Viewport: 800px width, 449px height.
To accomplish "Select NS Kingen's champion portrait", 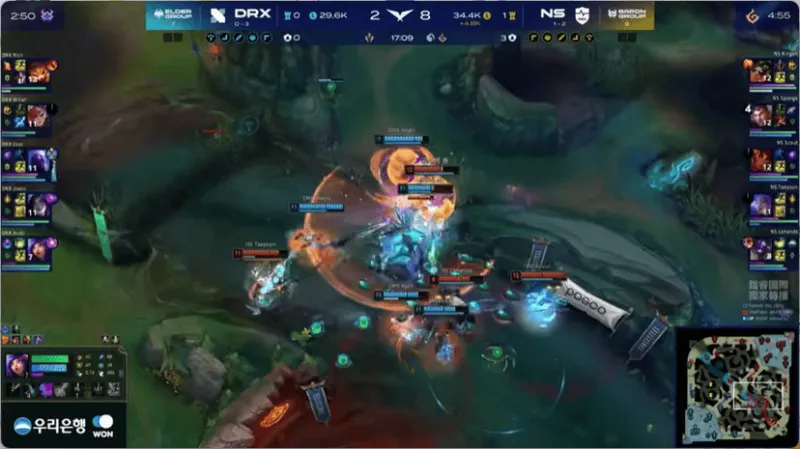I will (760, 71).
